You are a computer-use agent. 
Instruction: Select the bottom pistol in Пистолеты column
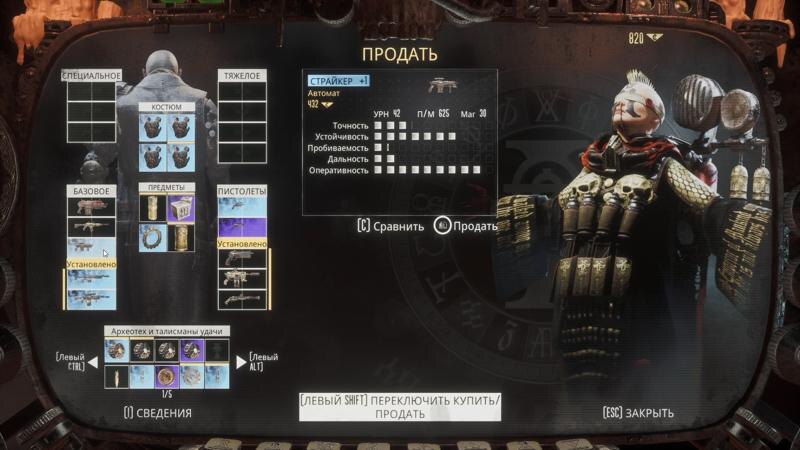tap(243, 299)
